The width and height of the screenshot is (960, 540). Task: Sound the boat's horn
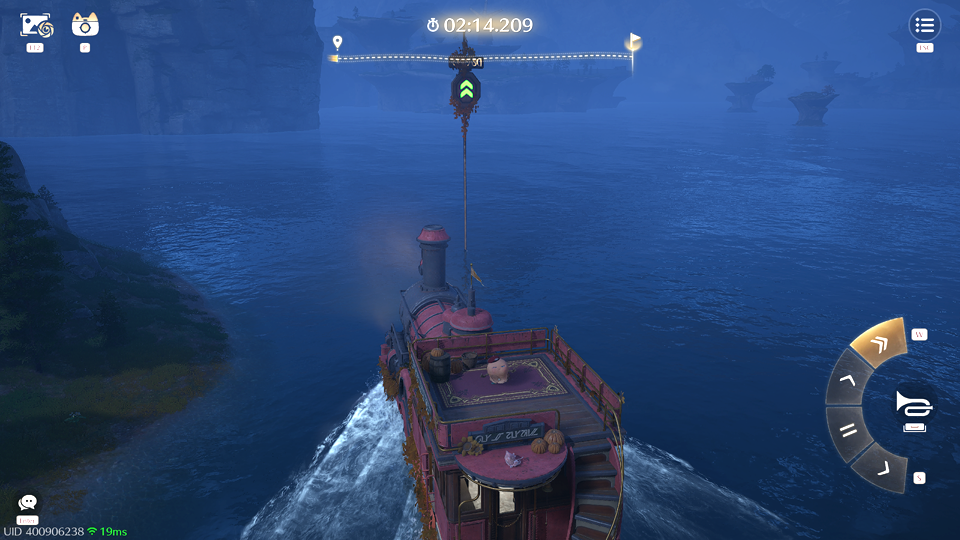(x=913, y=404)
